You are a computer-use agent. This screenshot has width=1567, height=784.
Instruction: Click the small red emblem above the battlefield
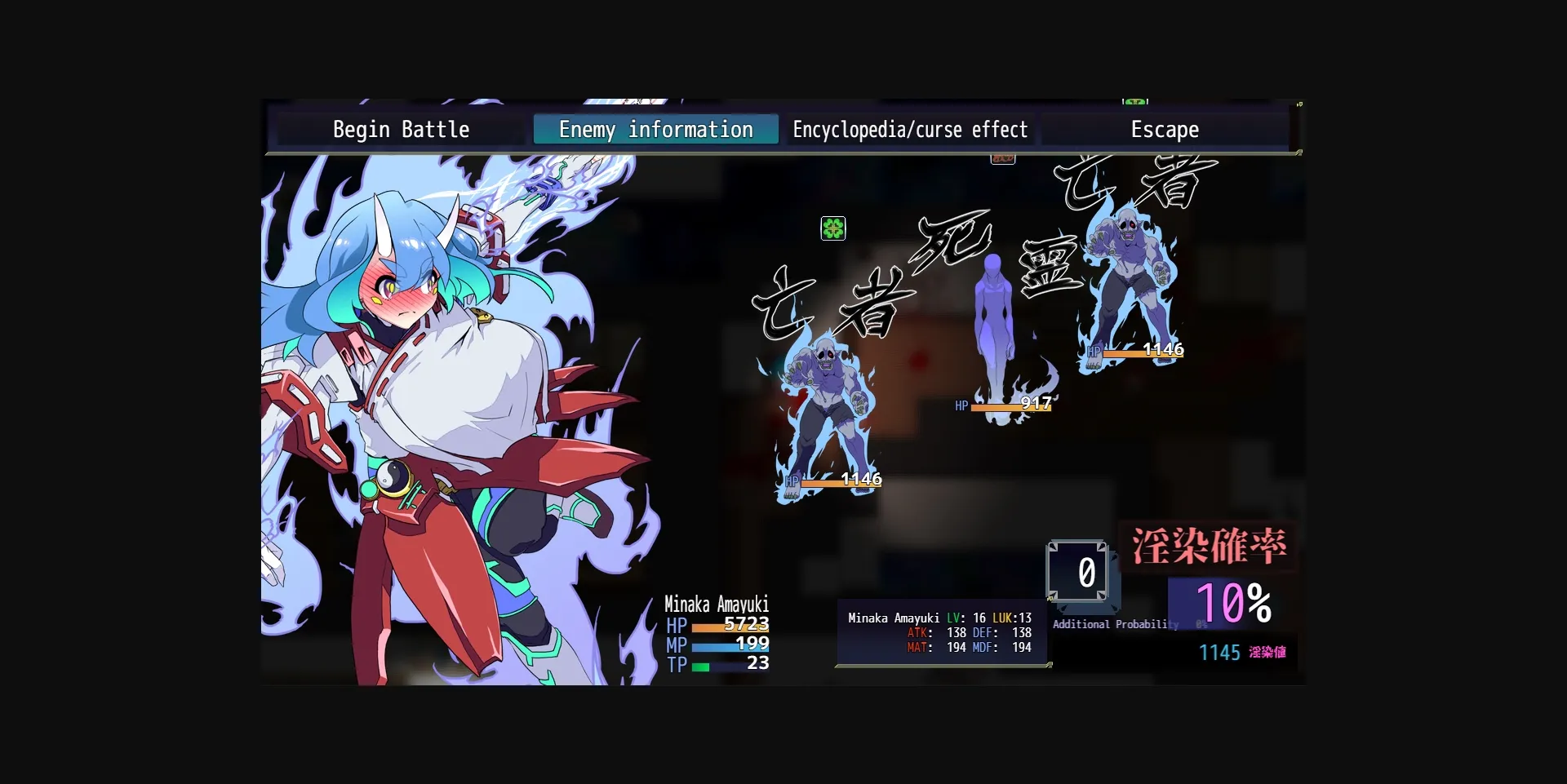coord(1002,157)
